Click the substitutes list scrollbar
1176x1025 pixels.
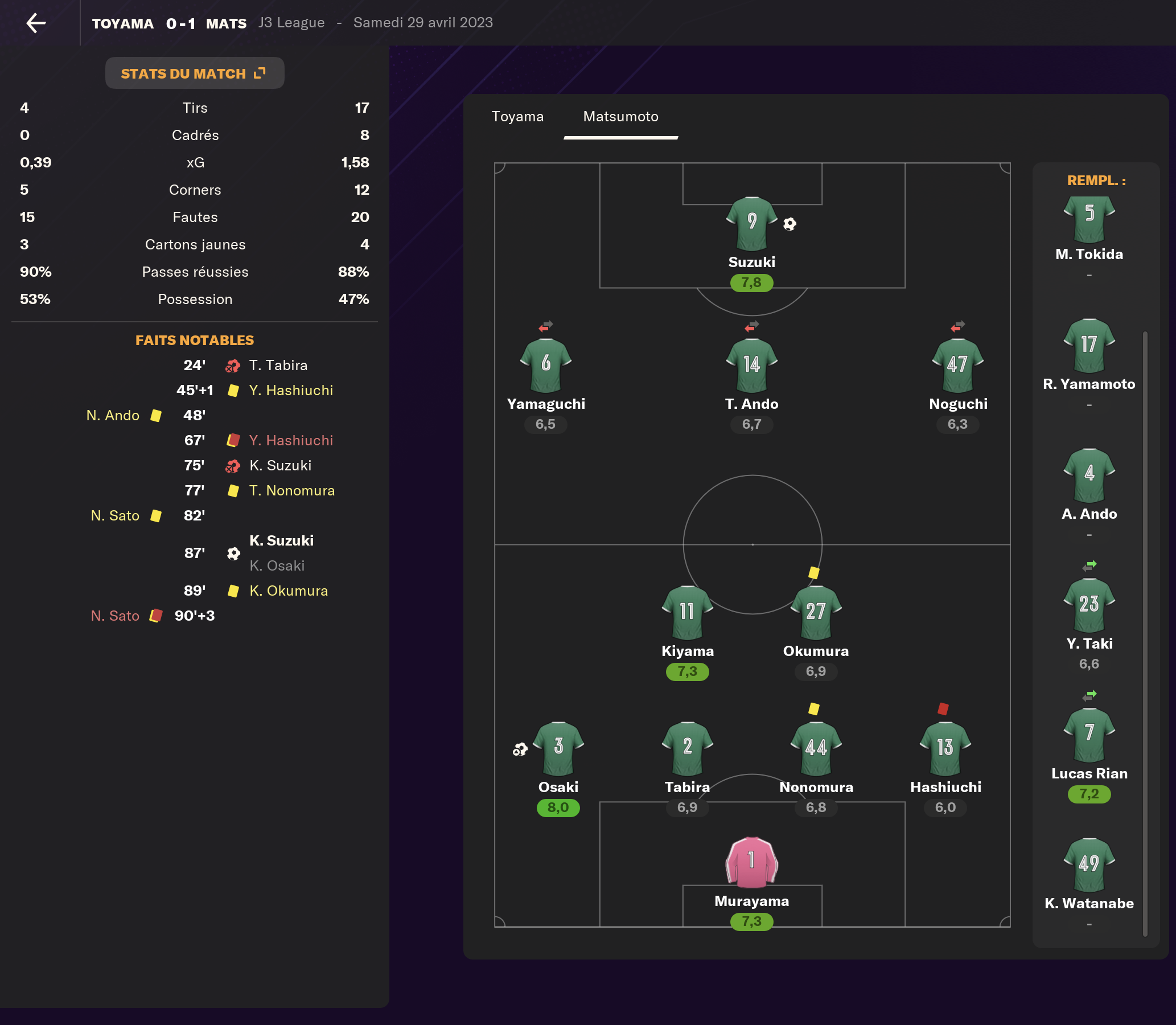point(1145,629)
